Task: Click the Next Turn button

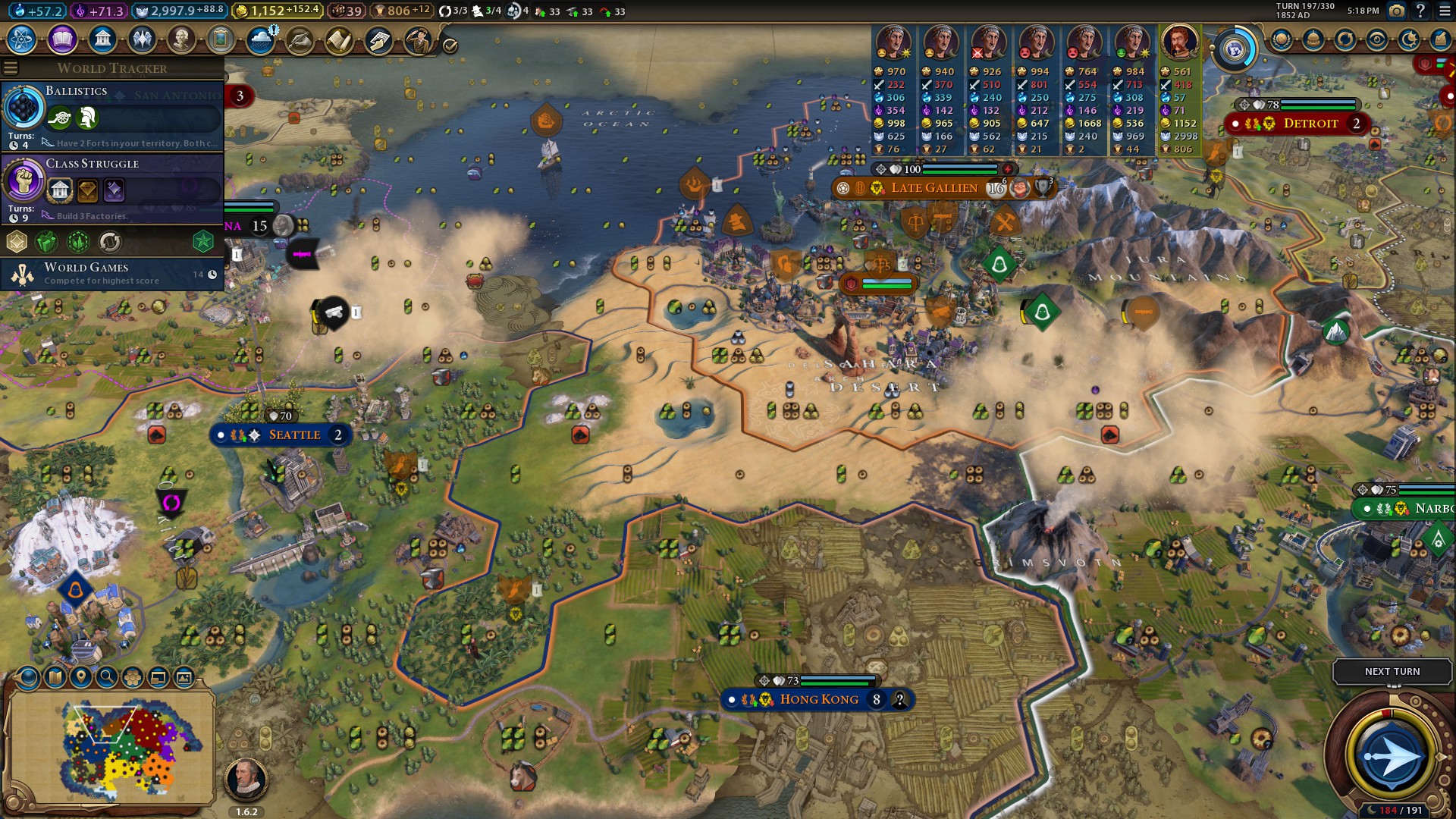Action: (x=1392, y=671)
